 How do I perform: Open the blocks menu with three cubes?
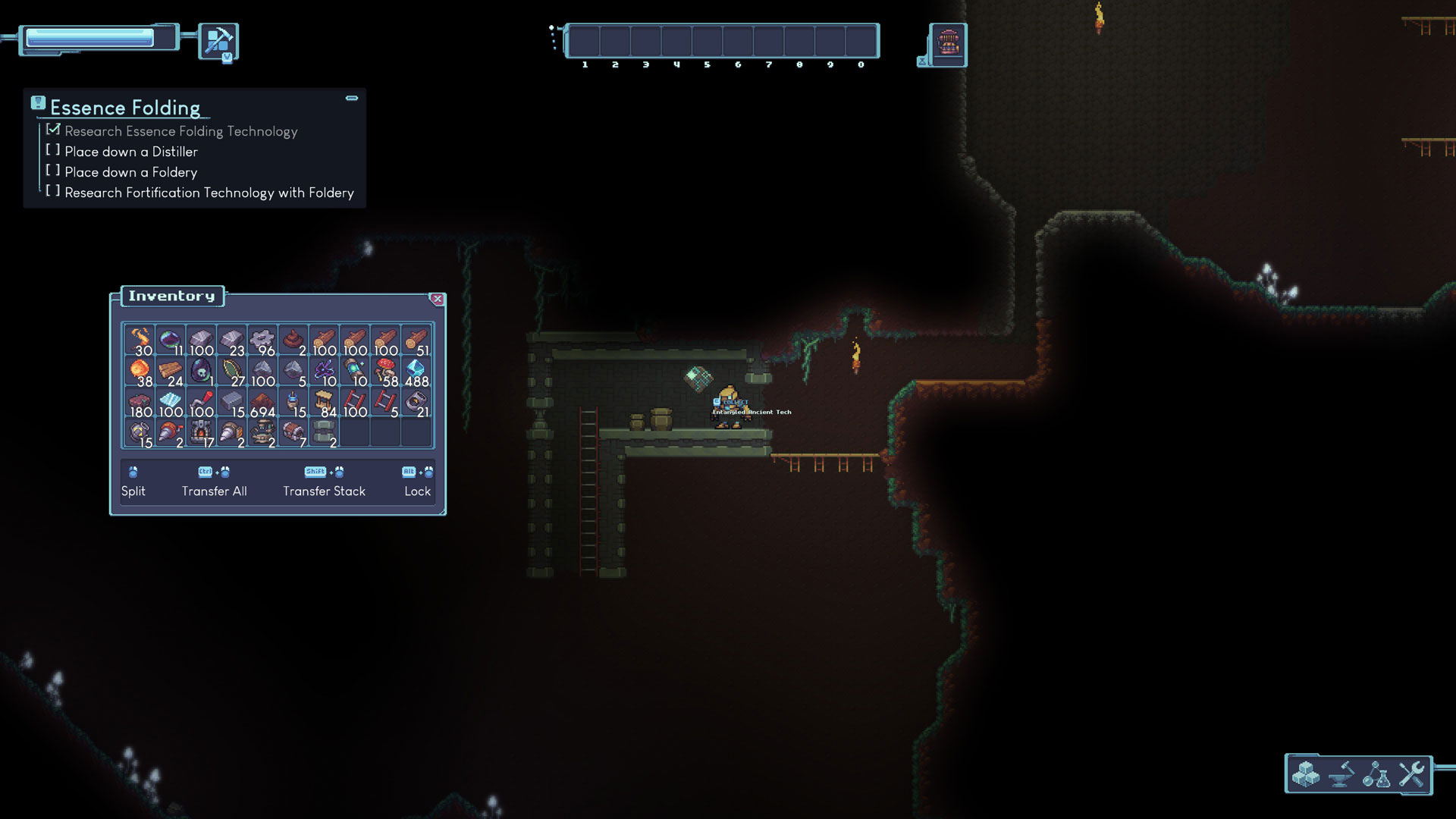1306,774
